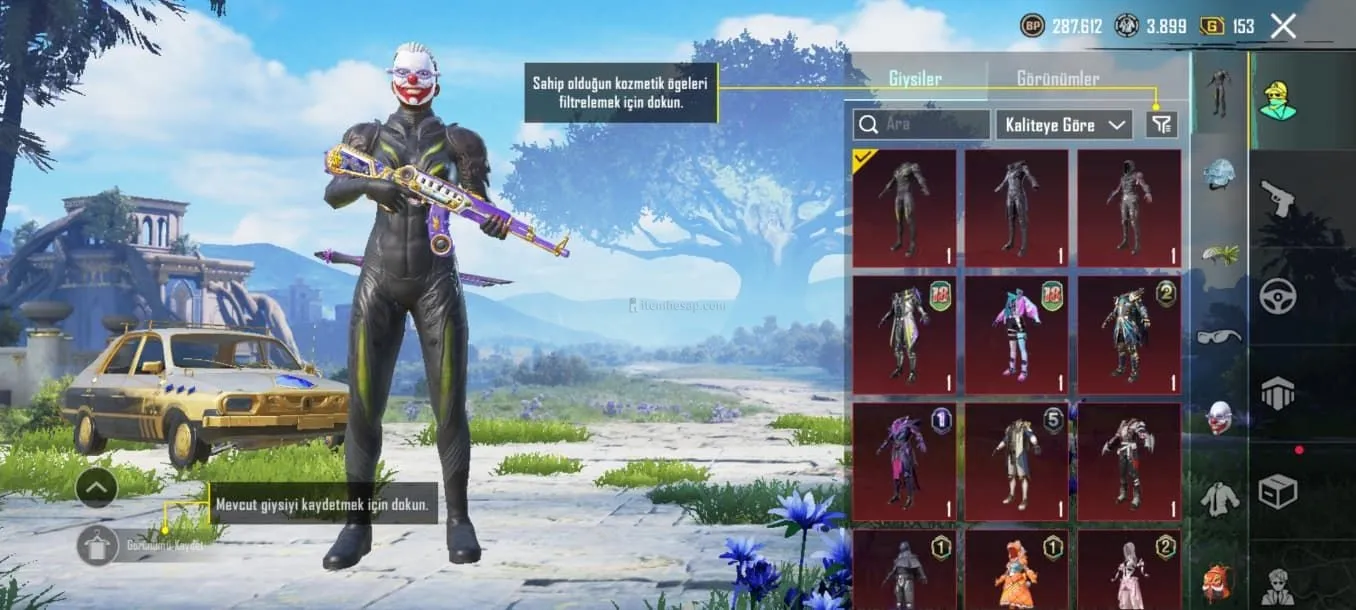Select the equipped black suit with checkmark
Screen dimensions: 1356x610
point(904,208)
